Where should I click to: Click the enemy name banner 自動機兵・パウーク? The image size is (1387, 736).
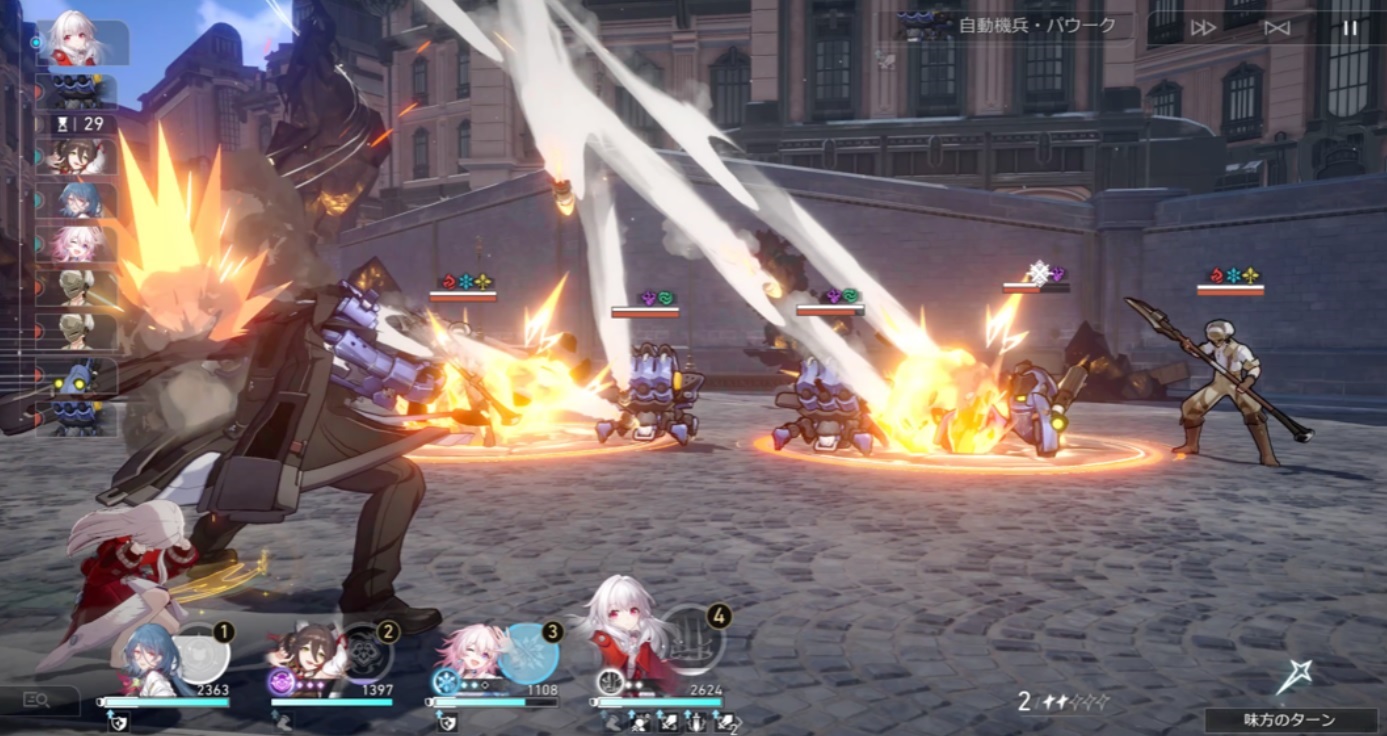tap(1036, 26)
